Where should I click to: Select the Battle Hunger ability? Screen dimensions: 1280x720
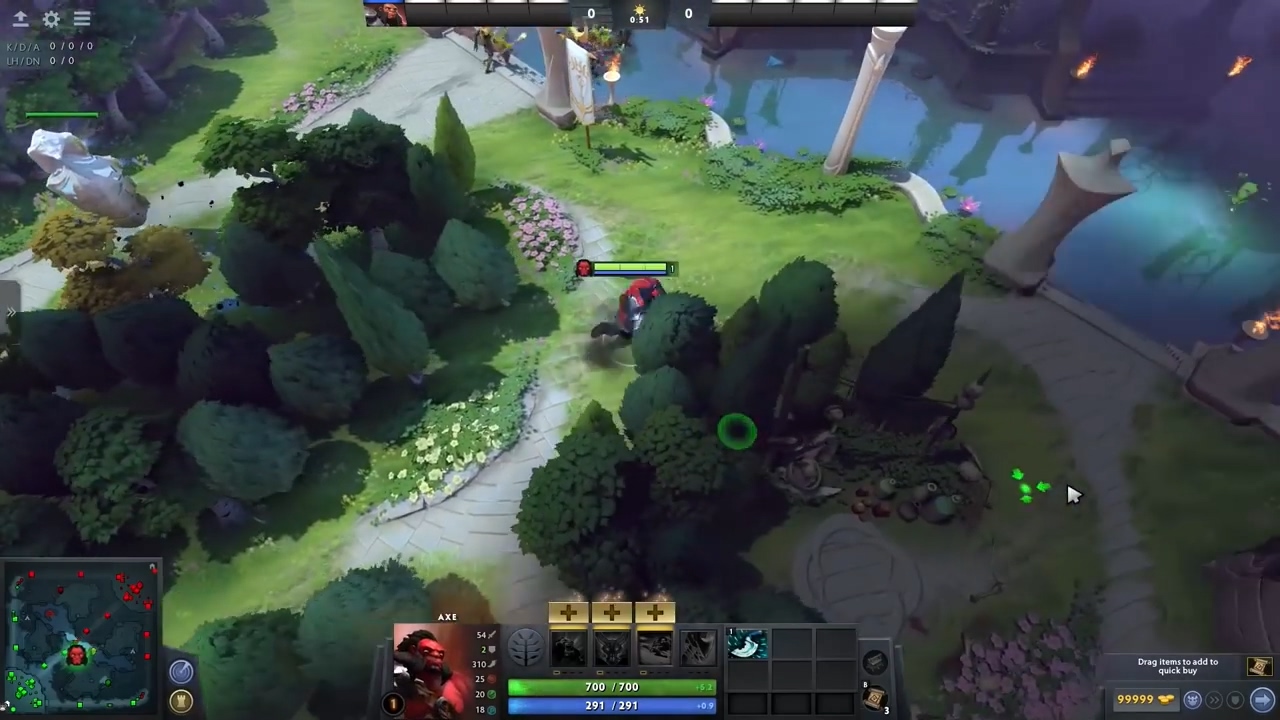pos(612,646)
